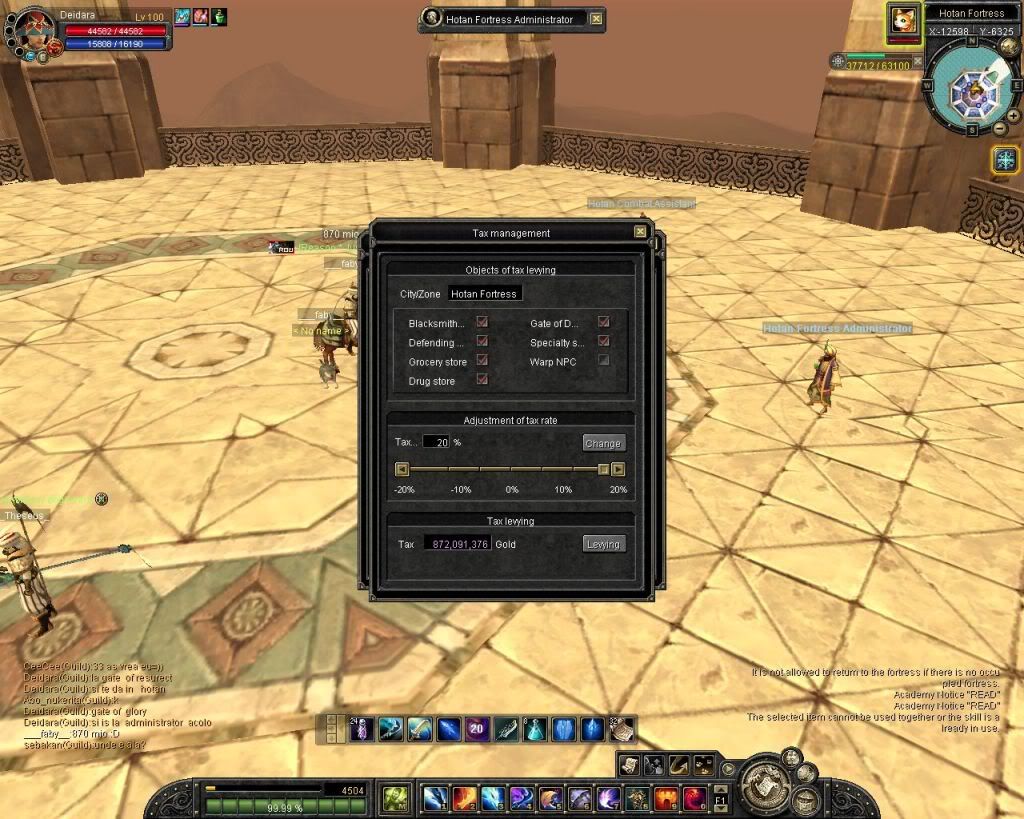Activate the red castle skill in slot 9
The width and height of the screenshot is (1024, 819).
coord(666,799)
